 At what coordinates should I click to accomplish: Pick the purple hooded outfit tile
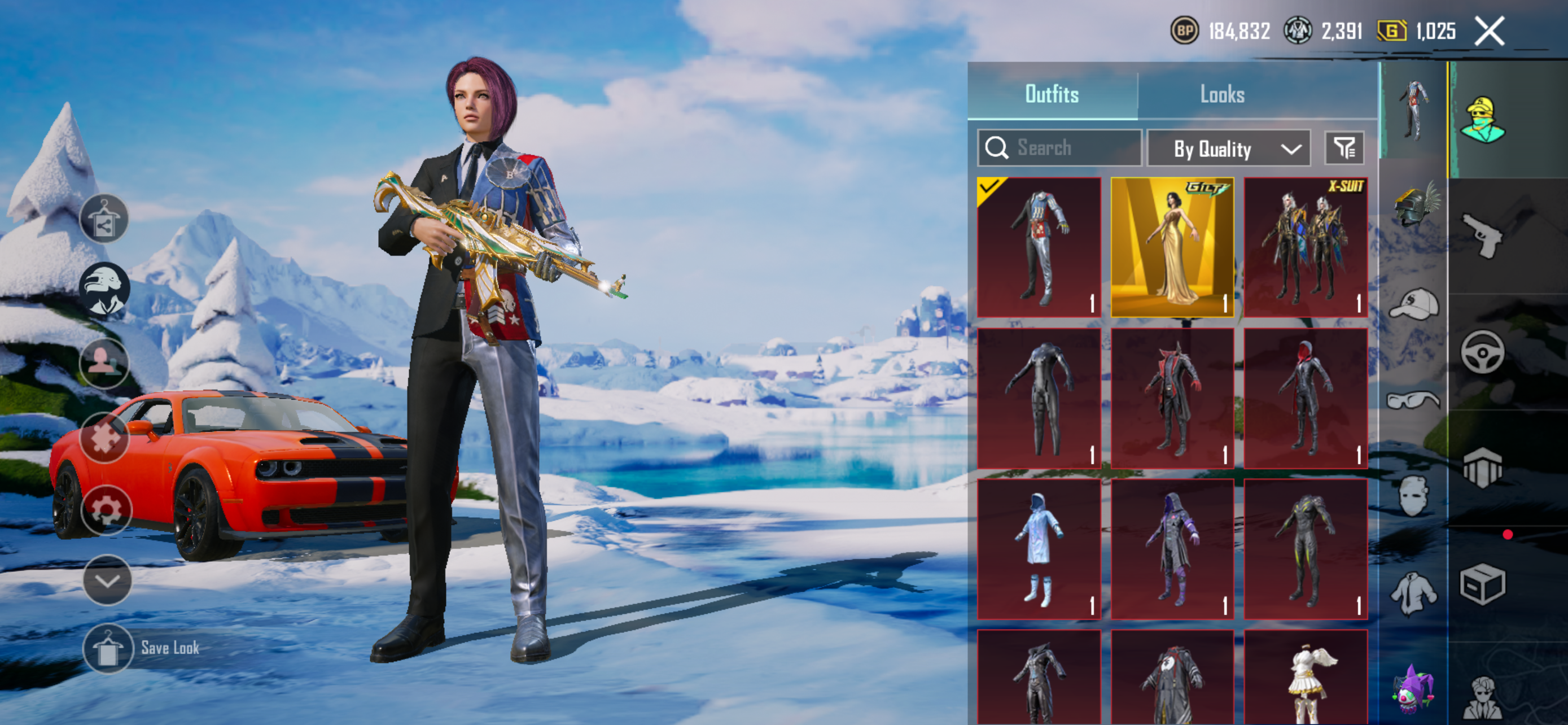coord(1172,549)
